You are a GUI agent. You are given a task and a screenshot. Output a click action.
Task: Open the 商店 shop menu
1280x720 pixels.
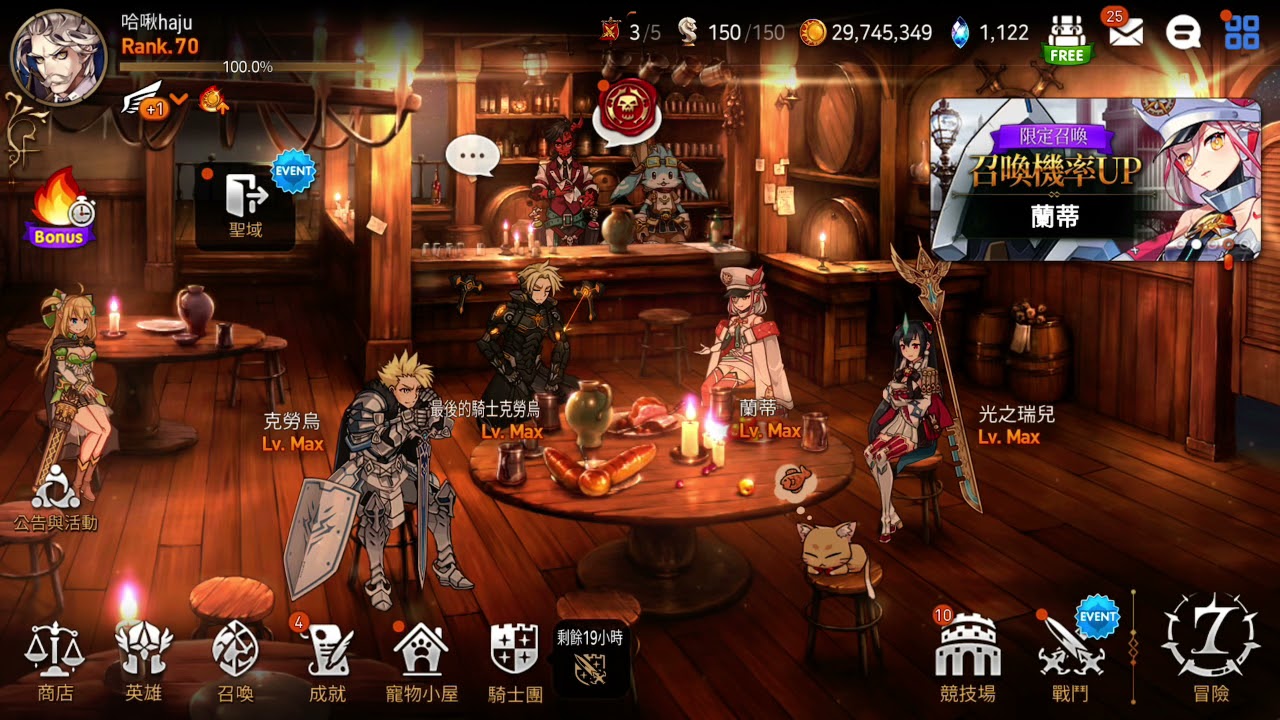pos(55,661)
